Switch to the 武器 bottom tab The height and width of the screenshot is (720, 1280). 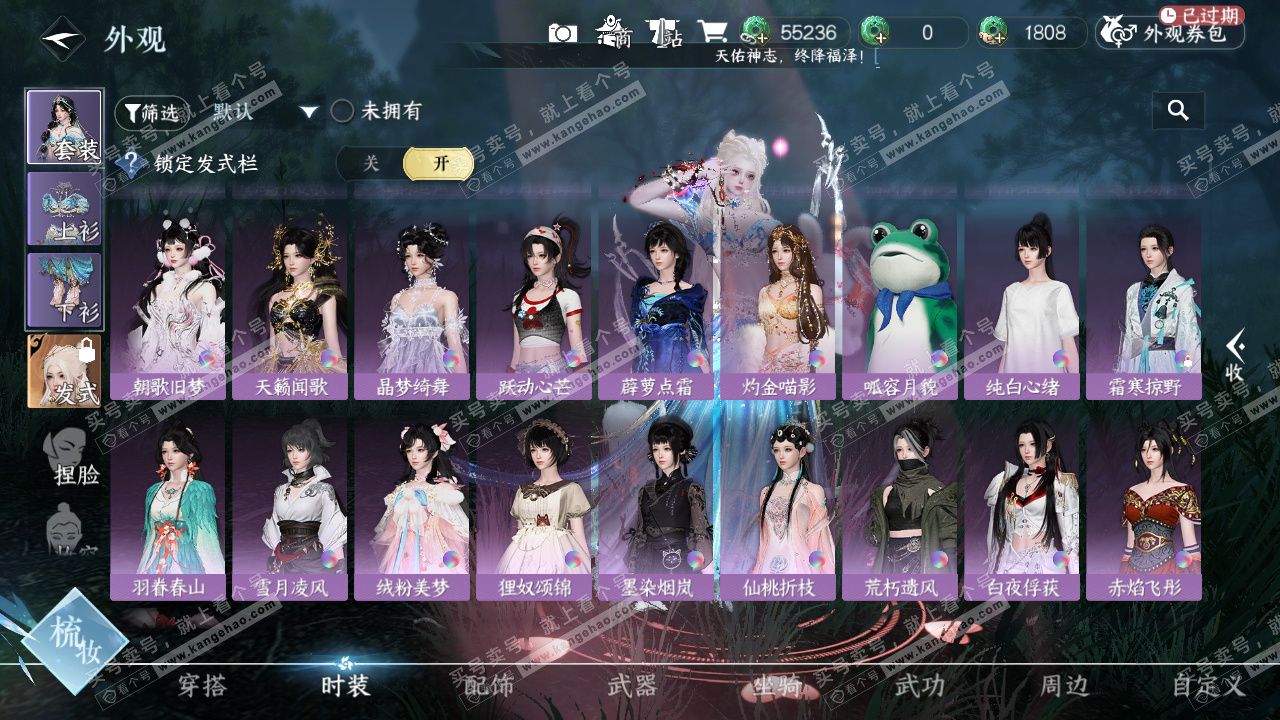(x=632, y=685)
